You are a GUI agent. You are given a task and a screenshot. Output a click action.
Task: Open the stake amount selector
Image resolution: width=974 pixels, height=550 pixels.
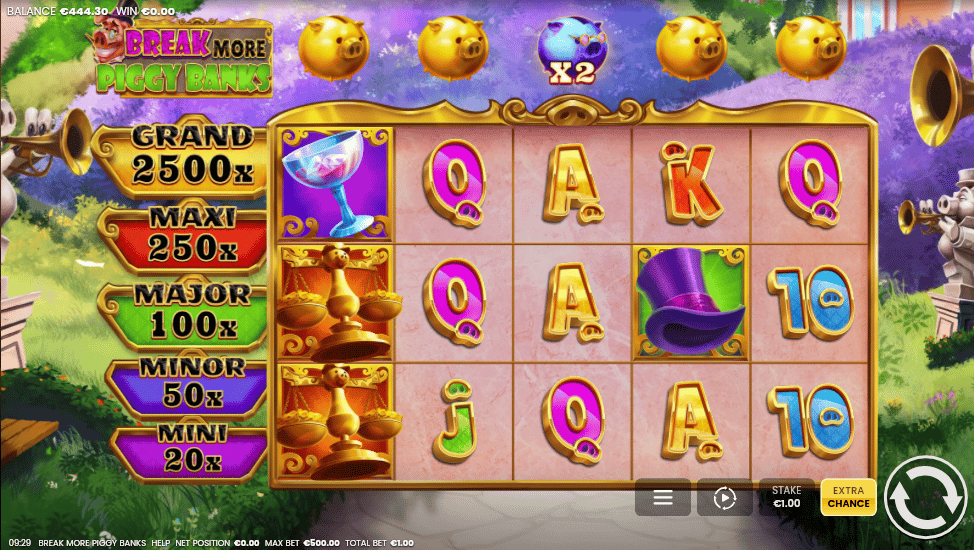click(787, 497)
